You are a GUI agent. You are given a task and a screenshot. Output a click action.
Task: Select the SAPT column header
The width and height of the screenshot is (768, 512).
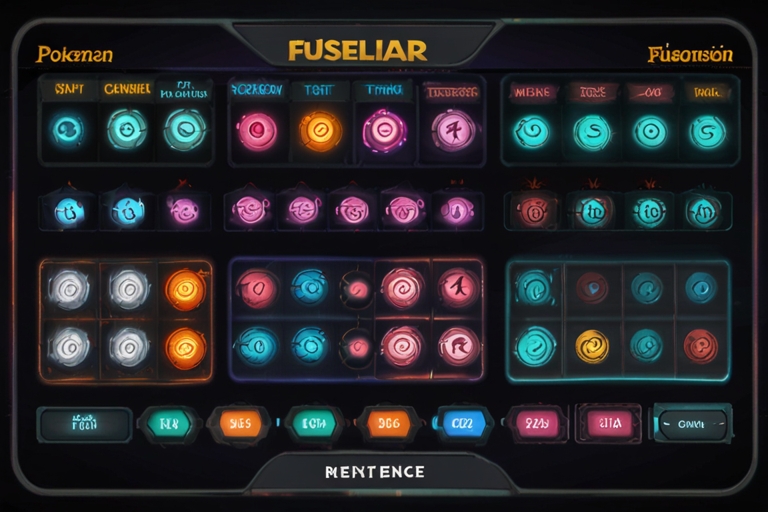click(68, 89)
